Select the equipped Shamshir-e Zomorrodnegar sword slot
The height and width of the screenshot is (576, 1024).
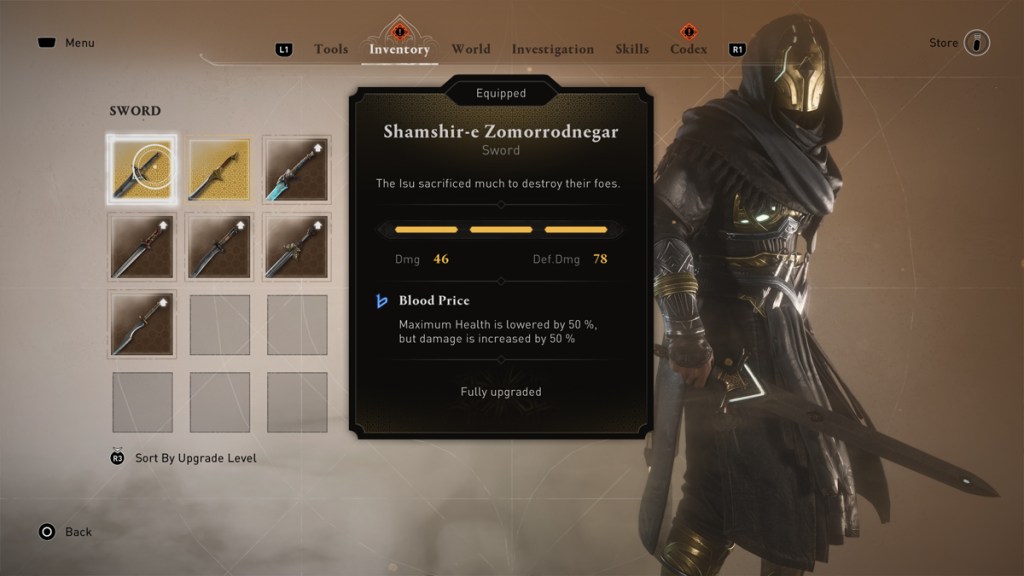[142, 170]
